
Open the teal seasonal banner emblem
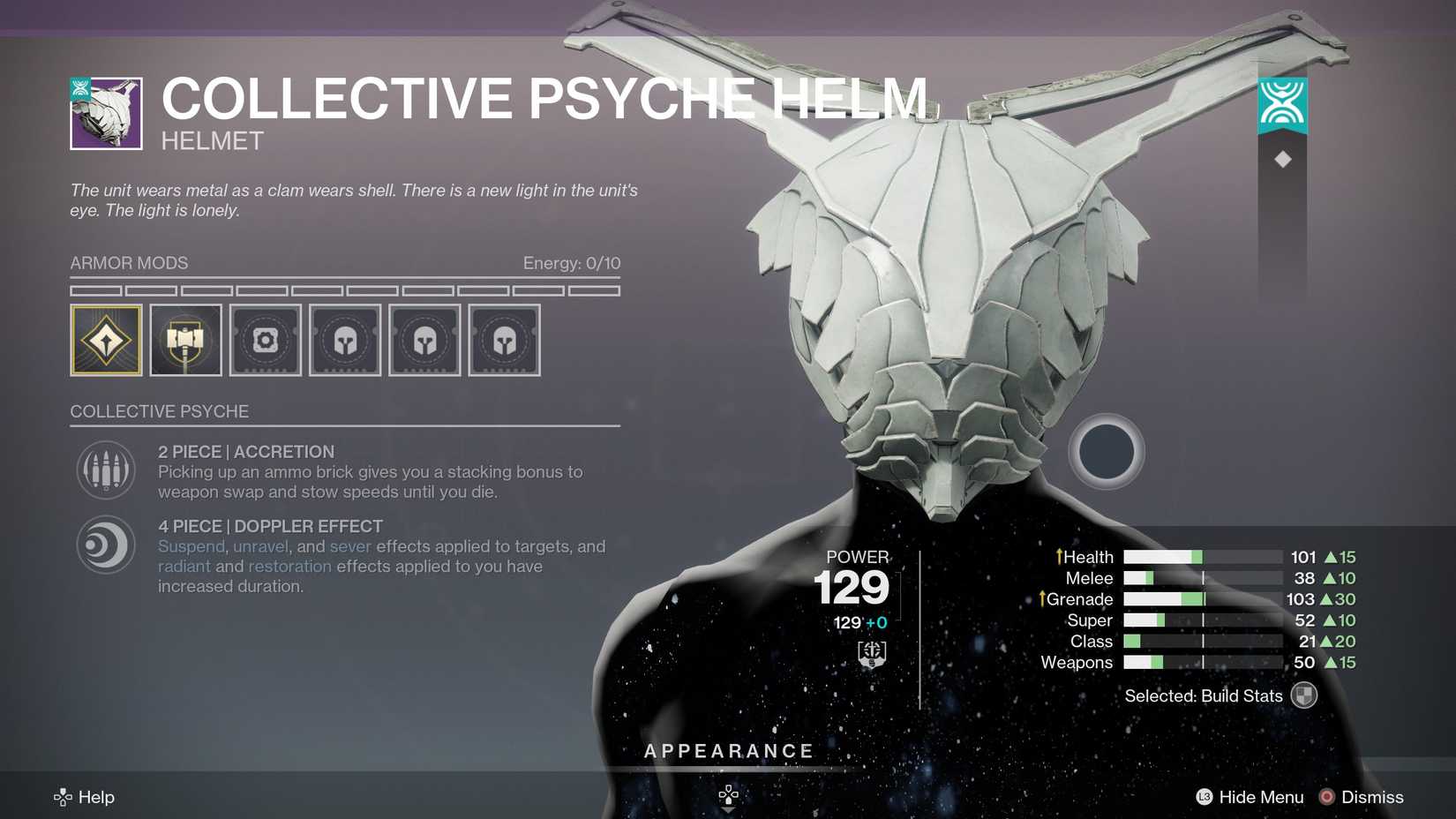(x=1284, y=104)
